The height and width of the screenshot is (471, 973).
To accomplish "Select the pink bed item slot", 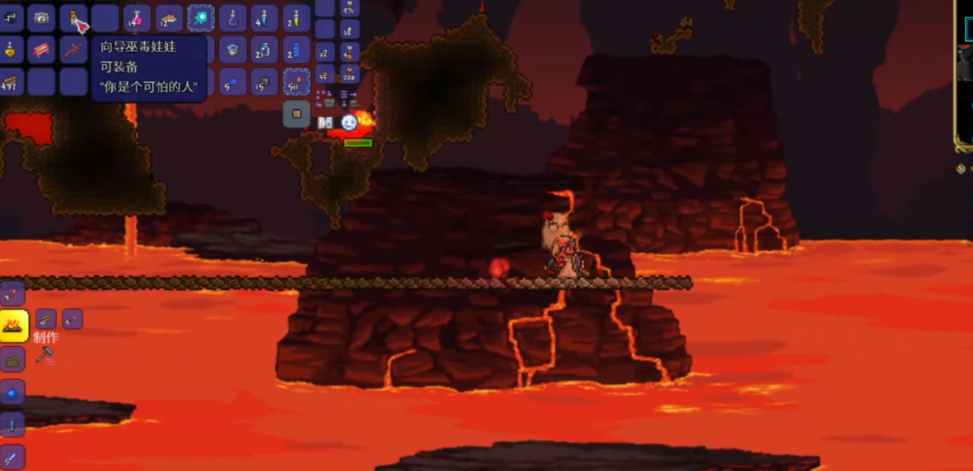I will click(x=42, y=49).
